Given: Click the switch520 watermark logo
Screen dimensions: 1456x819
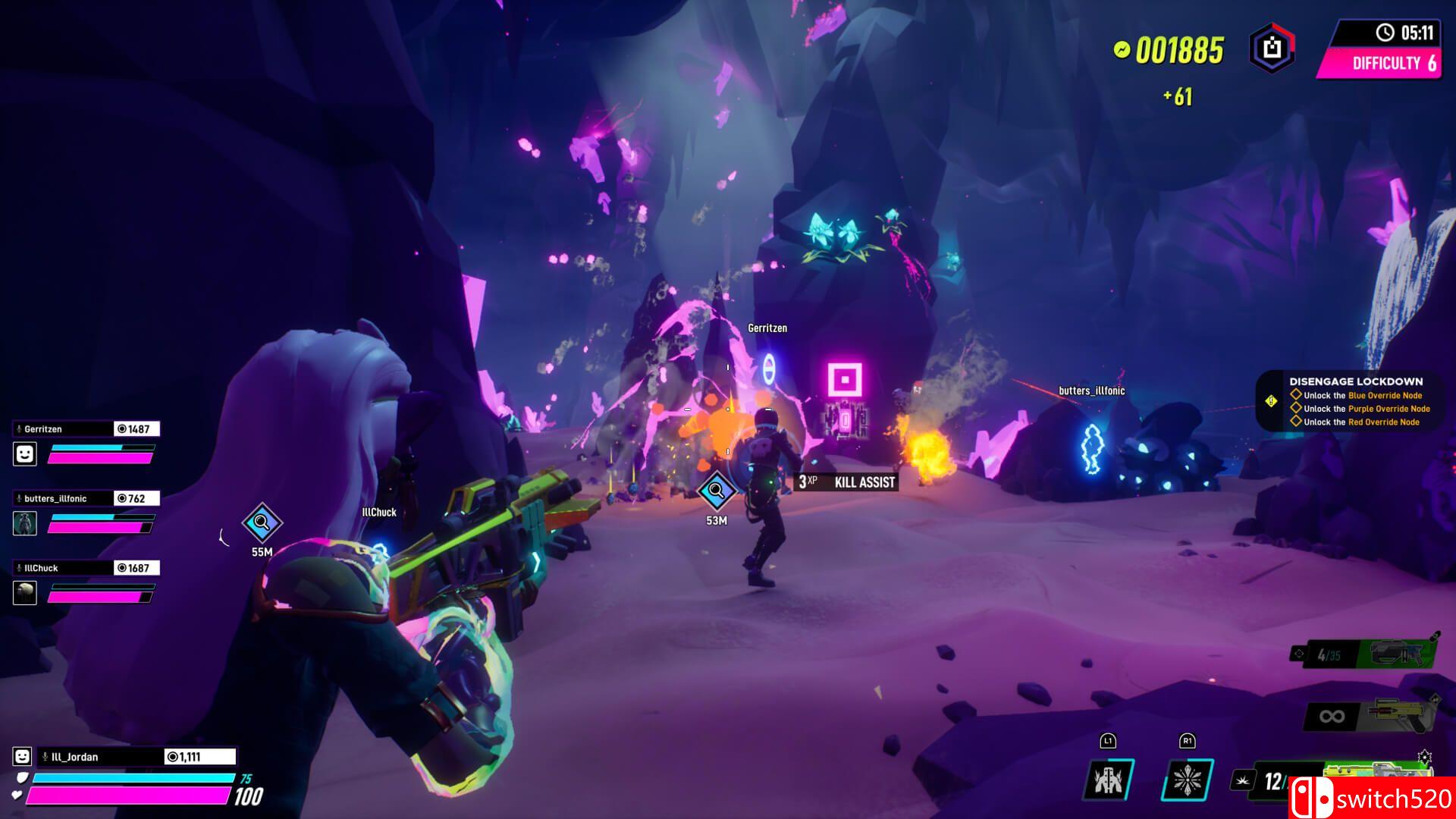Looking at the screenshot, I should (x=1371, y=798).
